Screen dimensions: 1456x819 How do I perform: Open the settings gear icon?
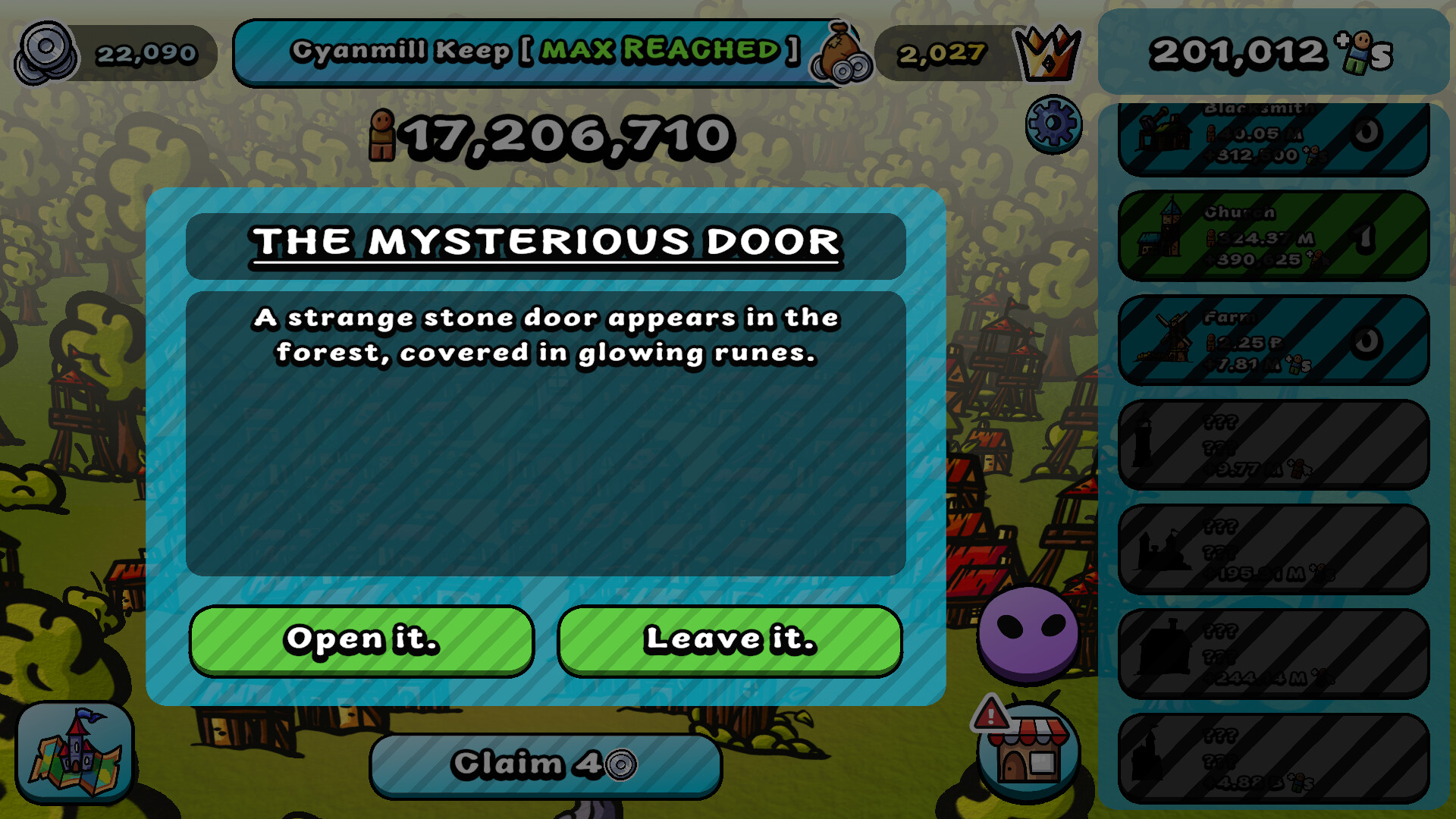(x=1053, y=124)
